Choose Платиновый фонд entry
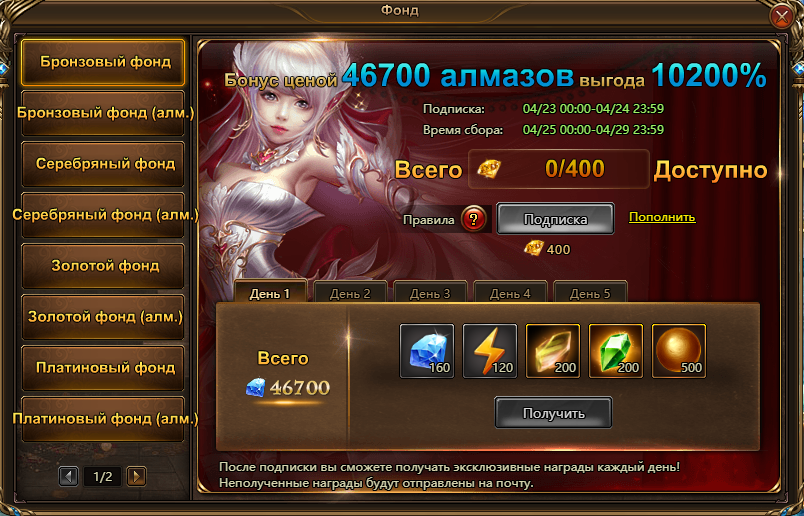 tap(103, 368)
